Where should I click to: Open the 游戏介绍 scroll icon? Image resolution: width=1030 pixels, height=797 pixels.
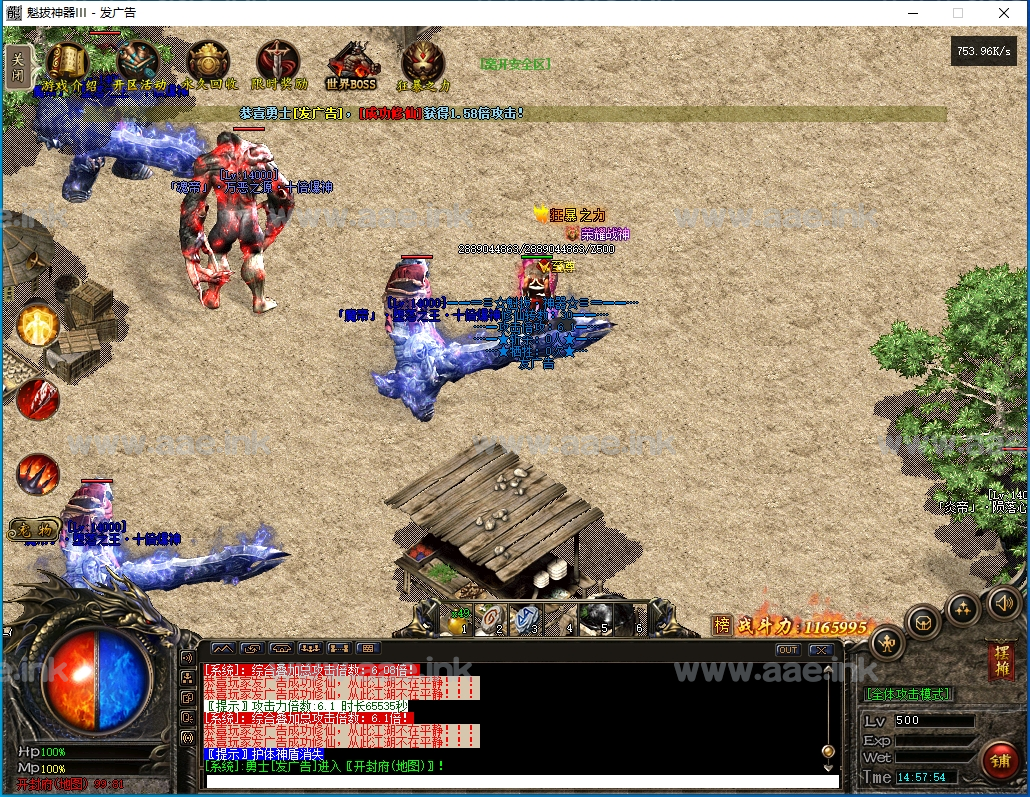(67, 64)
